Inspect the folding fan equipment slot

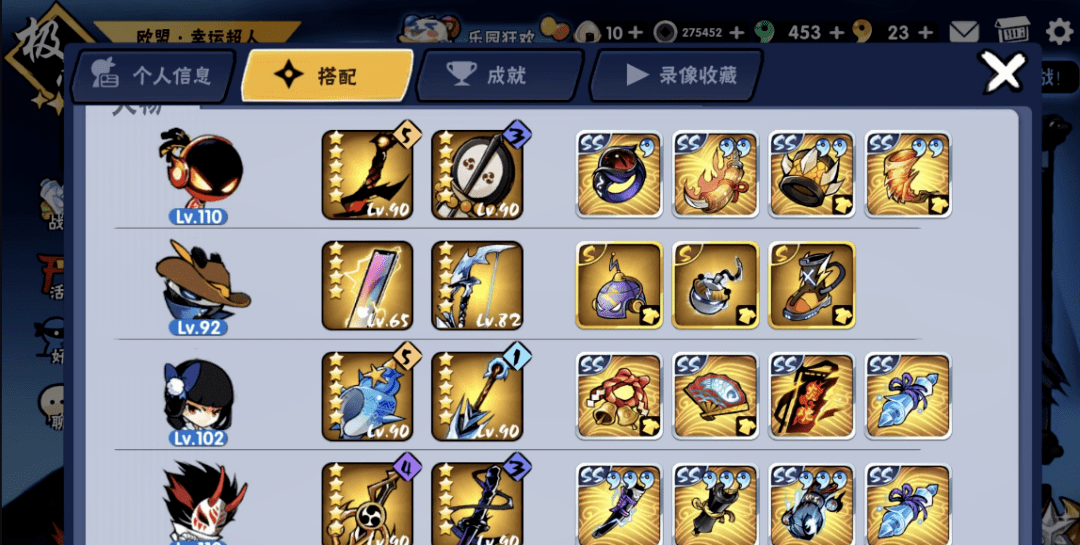(715, 396)
